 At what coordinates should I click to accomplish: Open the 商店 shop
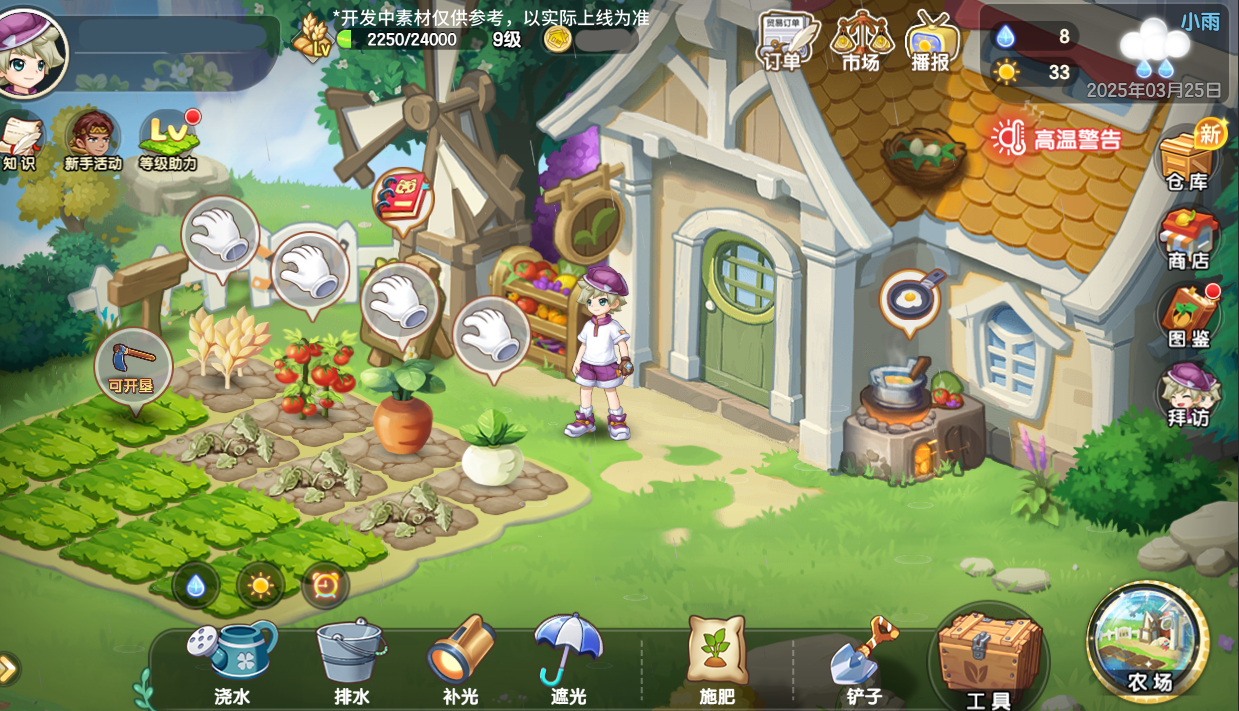pos(1189,238)
